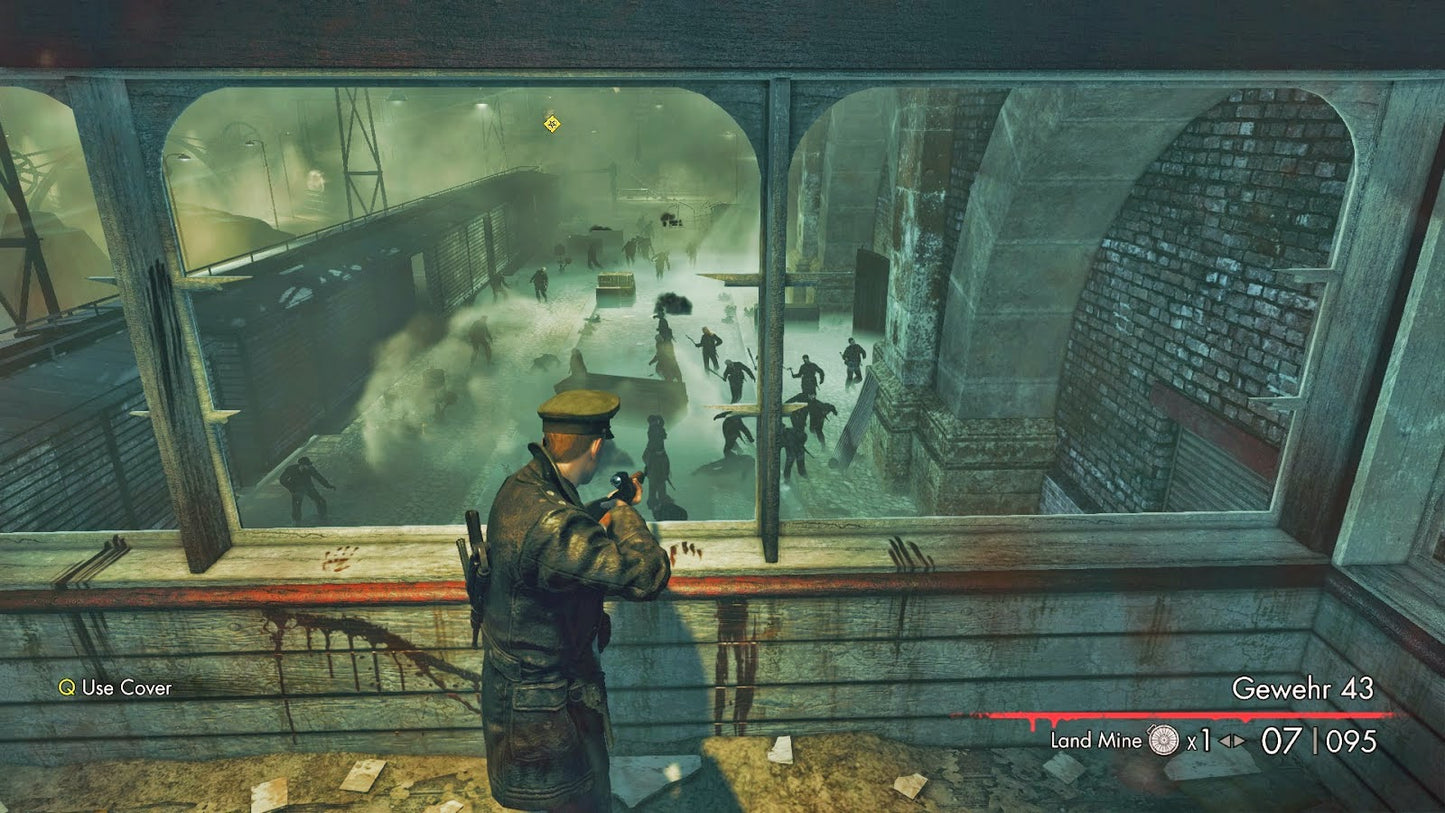Click the hint text reading Use Cover
This screenshot has width=1445, height=813.
click(125, 688)
